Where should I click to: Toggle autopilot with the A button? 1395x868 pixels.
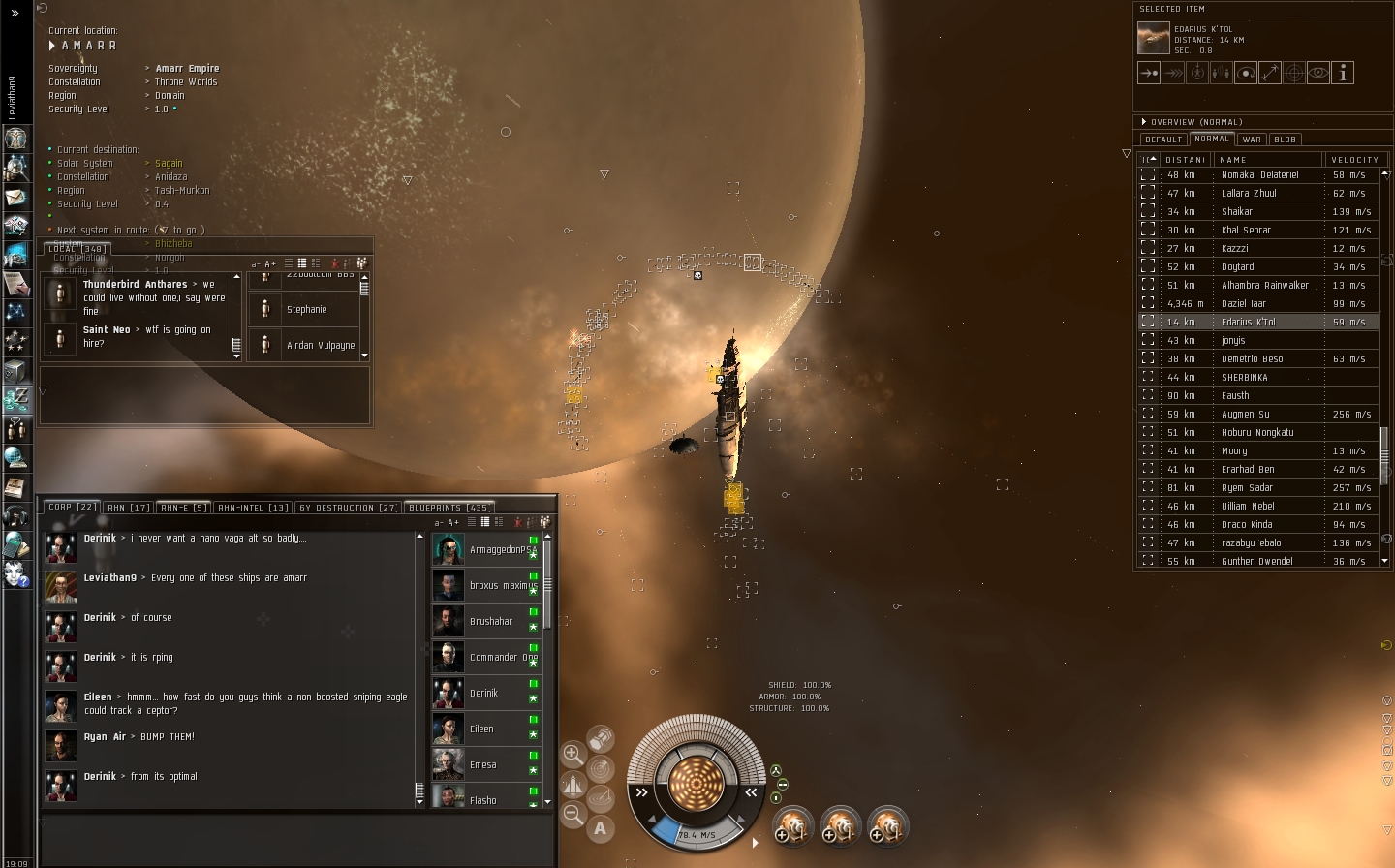pos(601,828)
